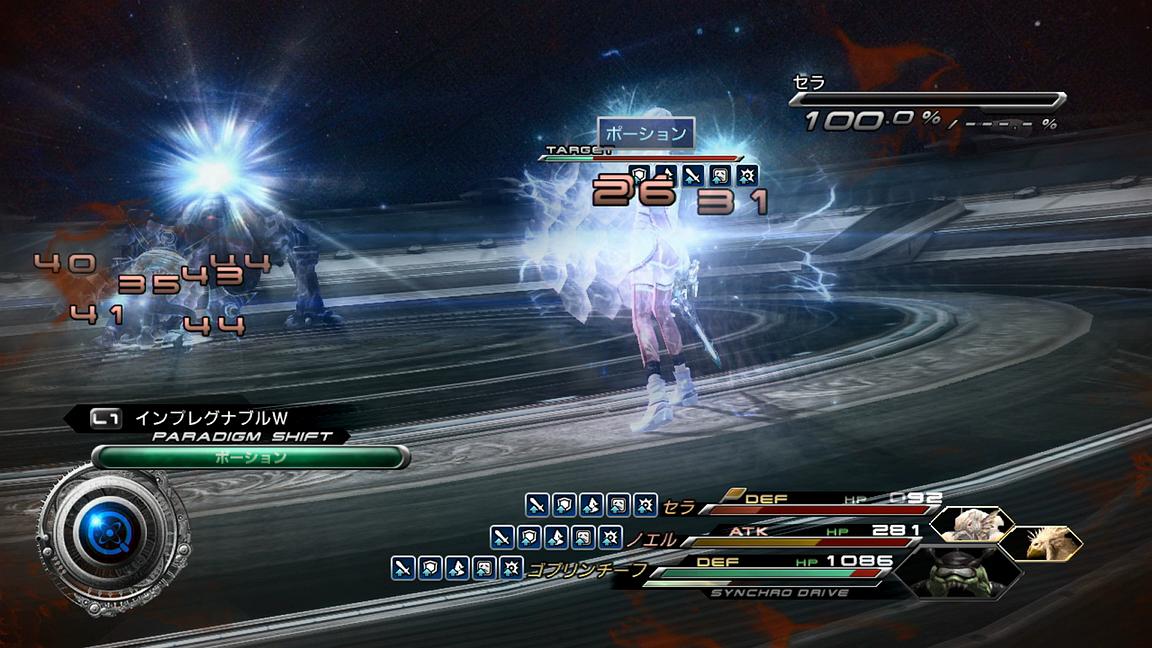
Task: Select party member セラ's name in the party list
Action: [x=678, y=508]
